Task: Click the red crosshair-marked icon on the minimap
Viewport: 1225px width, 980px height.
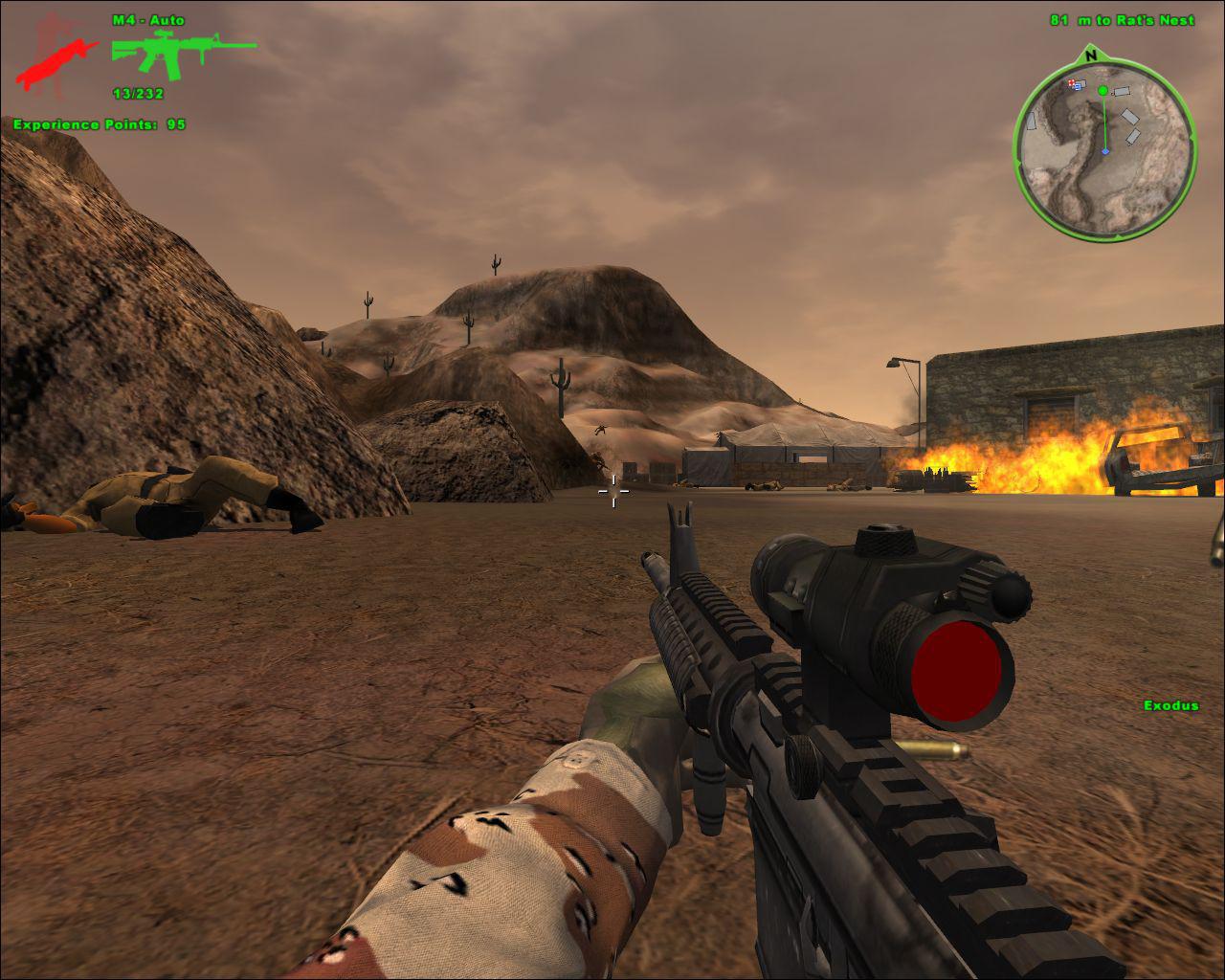Action: tap(1070, 83)
